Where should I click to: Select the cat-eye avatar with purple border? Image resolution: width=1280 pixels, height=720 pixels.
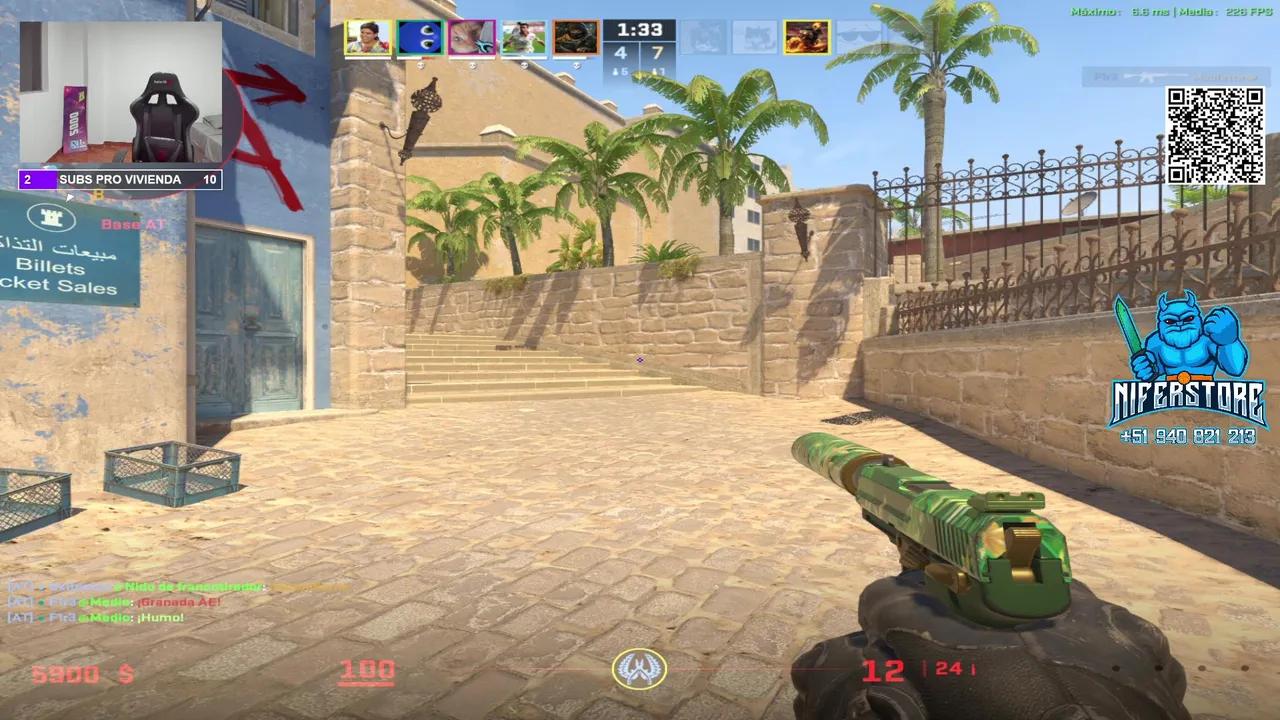[x=471, y=38]
